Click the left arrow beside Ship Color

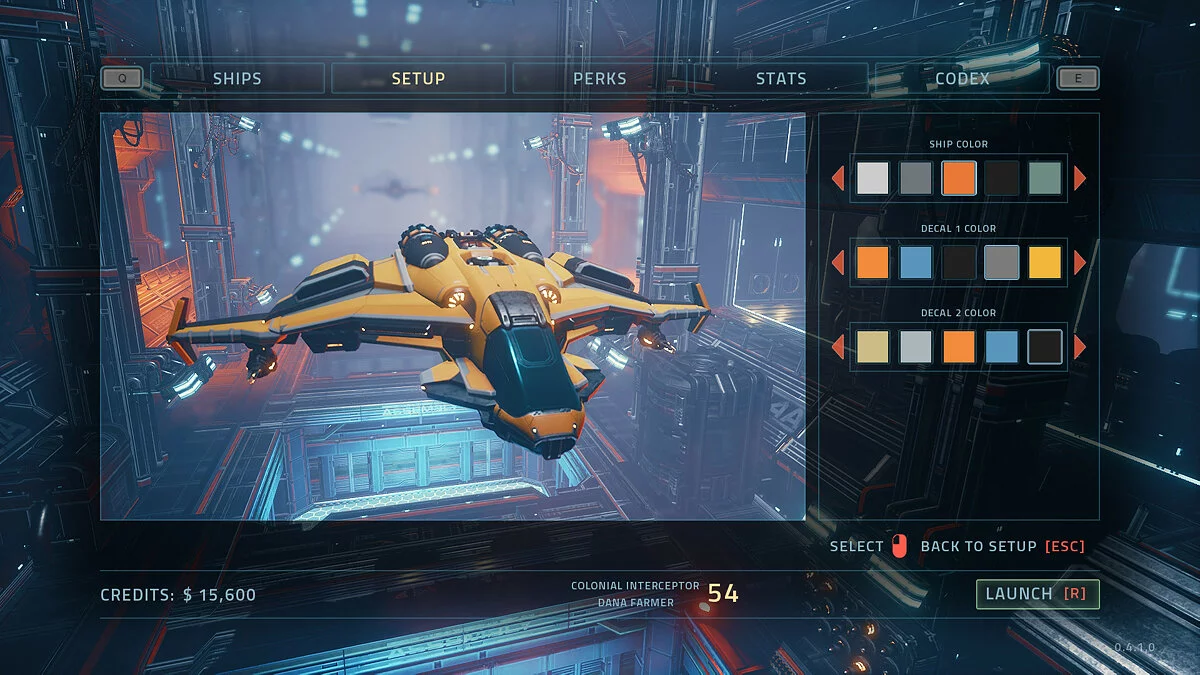(838, 178)
